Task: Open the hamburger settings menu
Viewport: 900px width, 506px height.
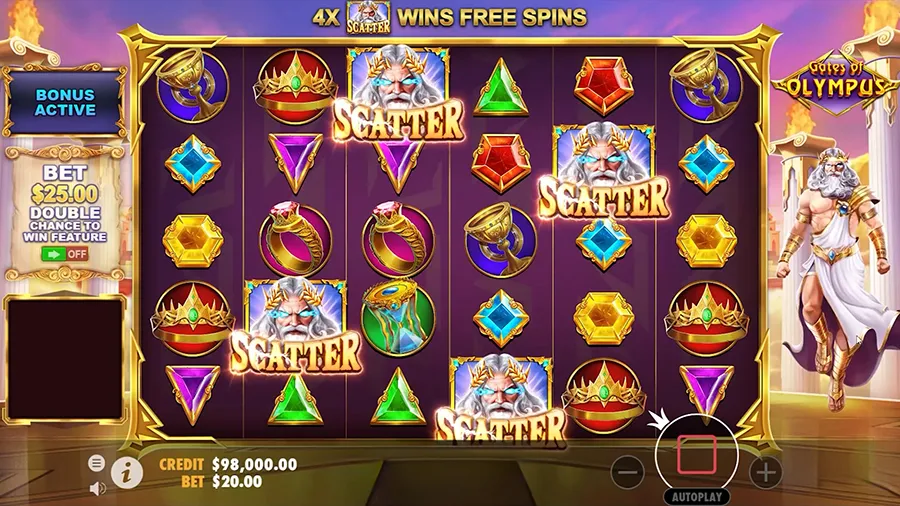Action: pos(97,463)
